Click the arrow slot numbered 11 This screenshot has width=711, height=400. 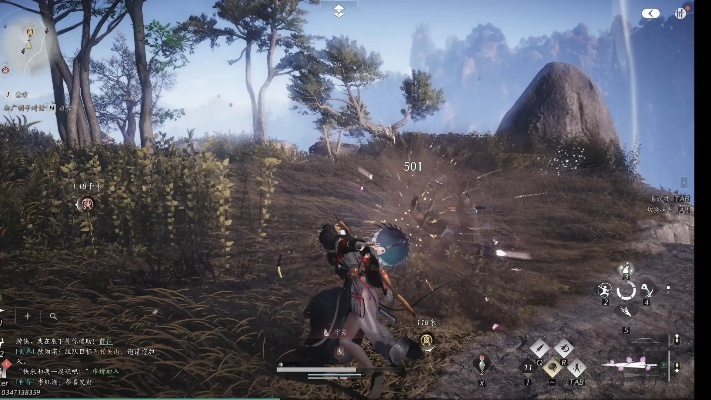528,367
